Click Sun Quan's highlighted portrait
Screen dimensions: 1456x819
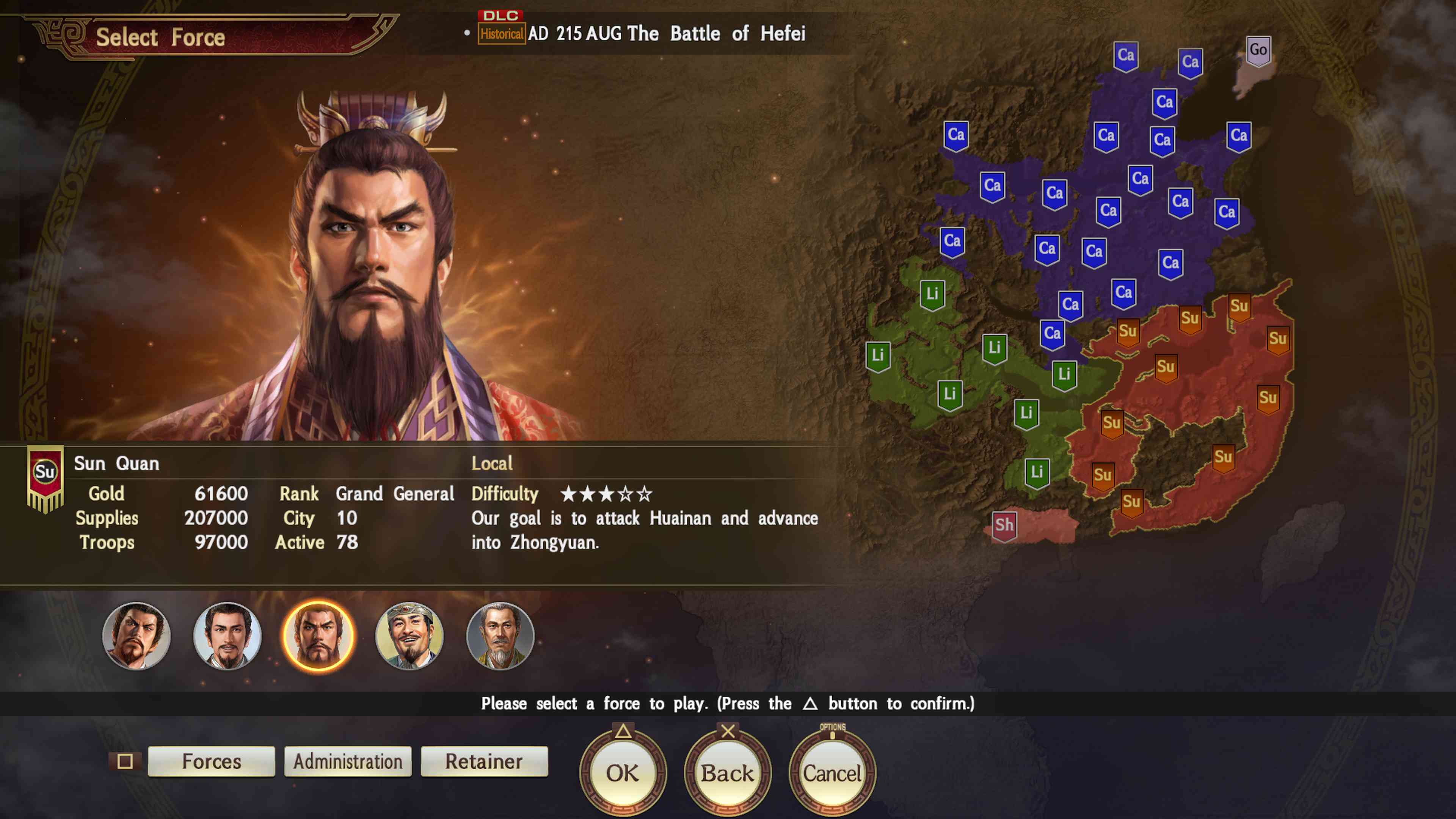click(319, 636)
